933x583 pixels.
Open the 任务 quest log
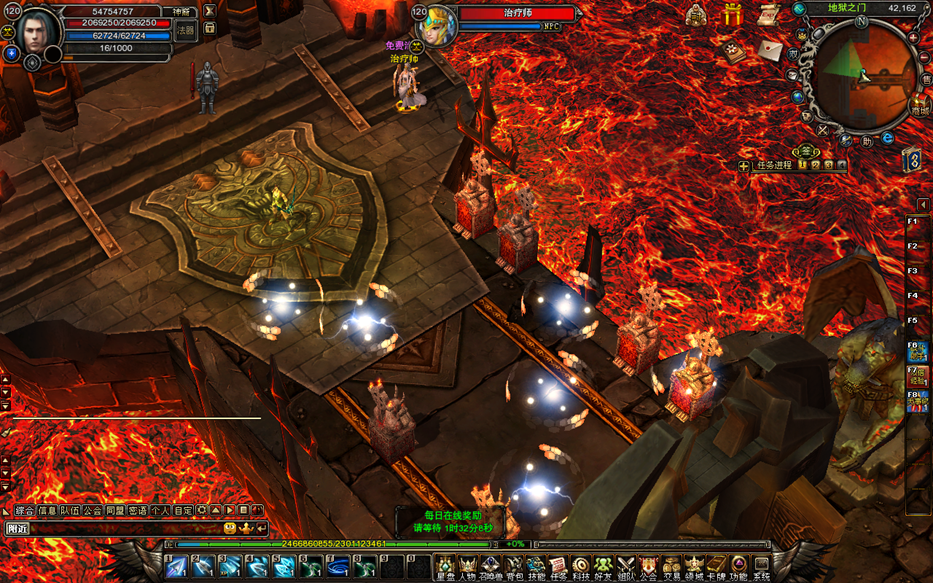[x=559, y=568]
